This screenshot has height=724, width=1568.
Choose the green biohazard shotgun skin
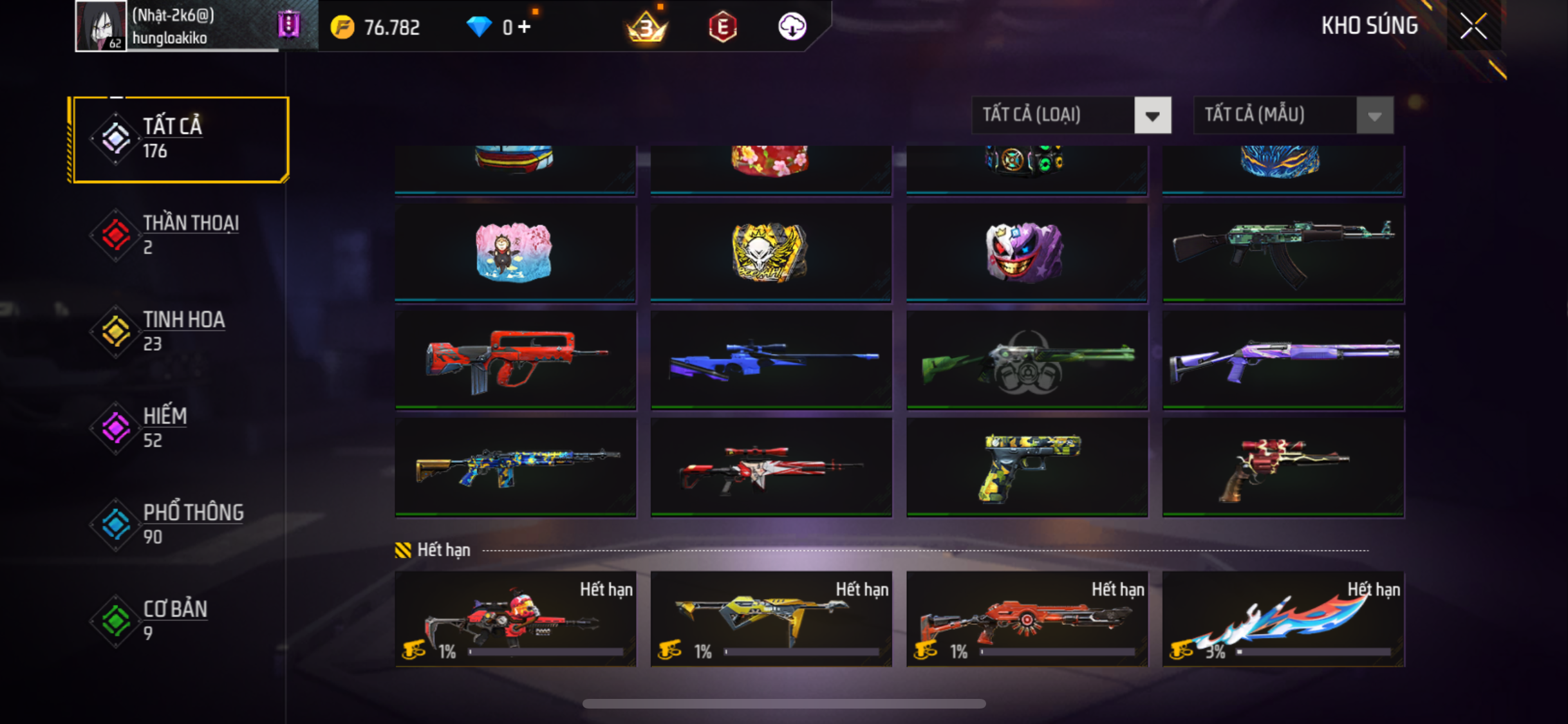1027,359
